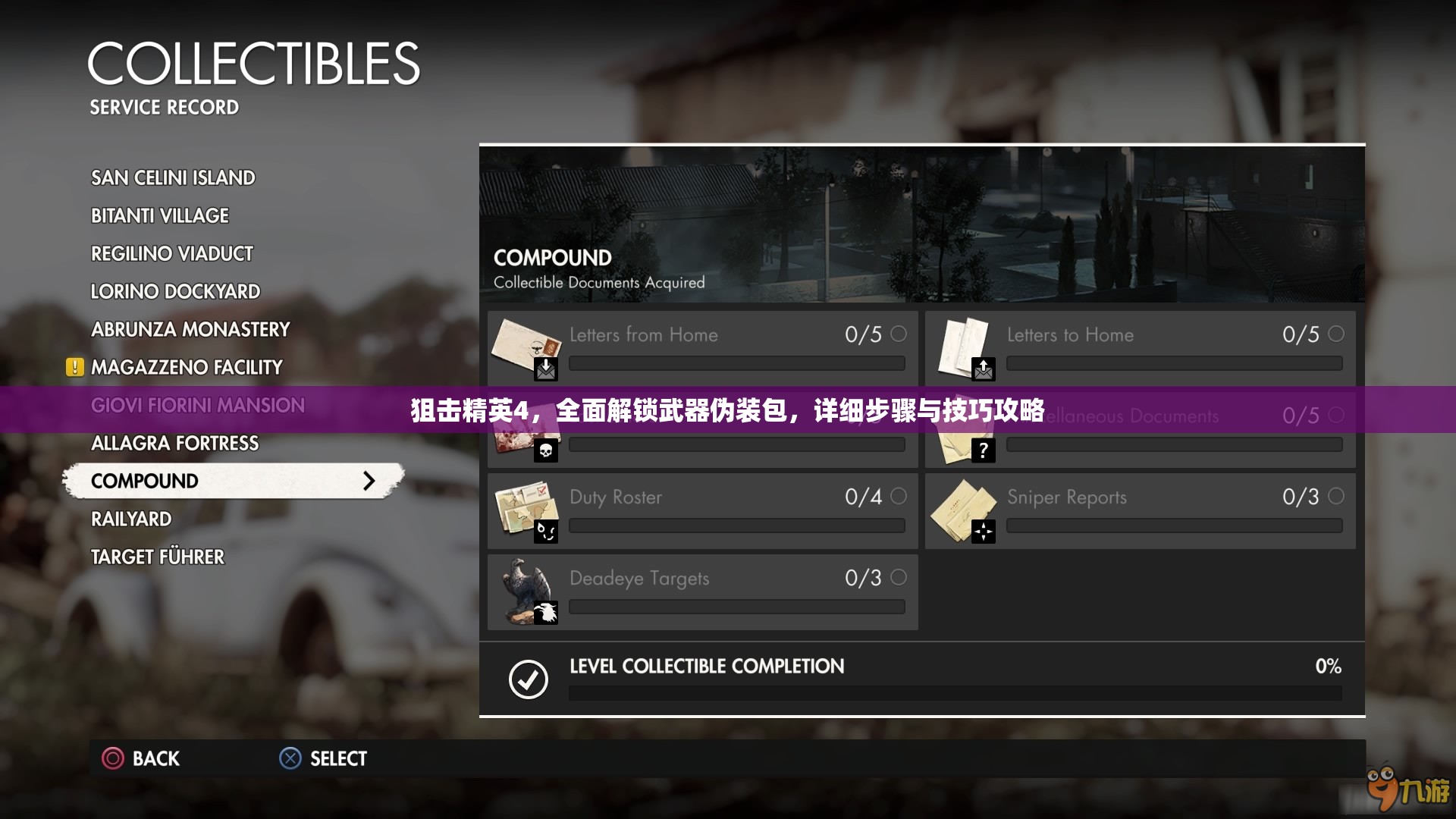Viewport: 1456px width, 819px height.
Task: Click the Letters to Home document icon
Action: (963, 345)
